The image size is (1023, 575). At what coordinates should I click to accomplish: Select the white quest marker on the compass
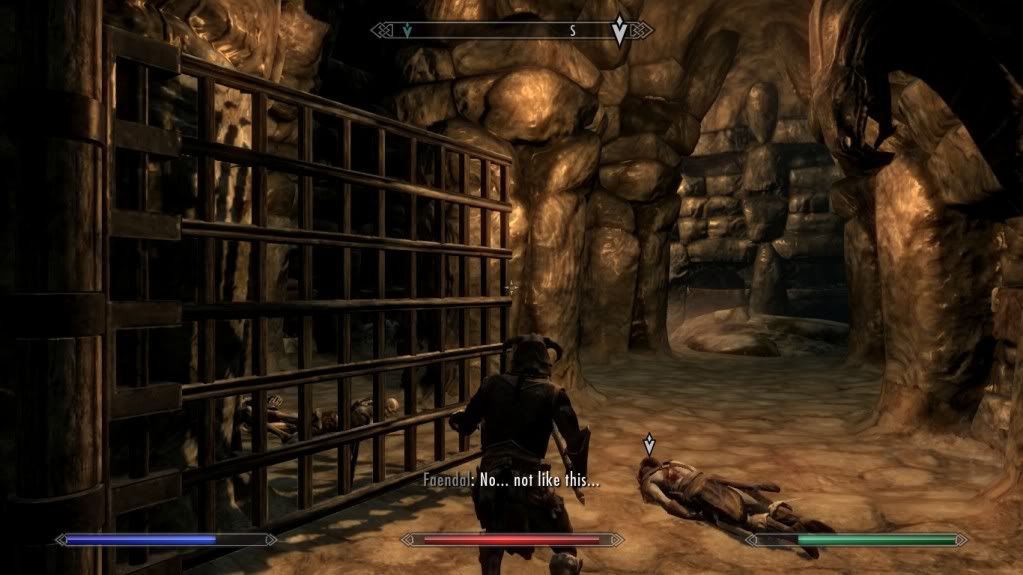(620, 31)
